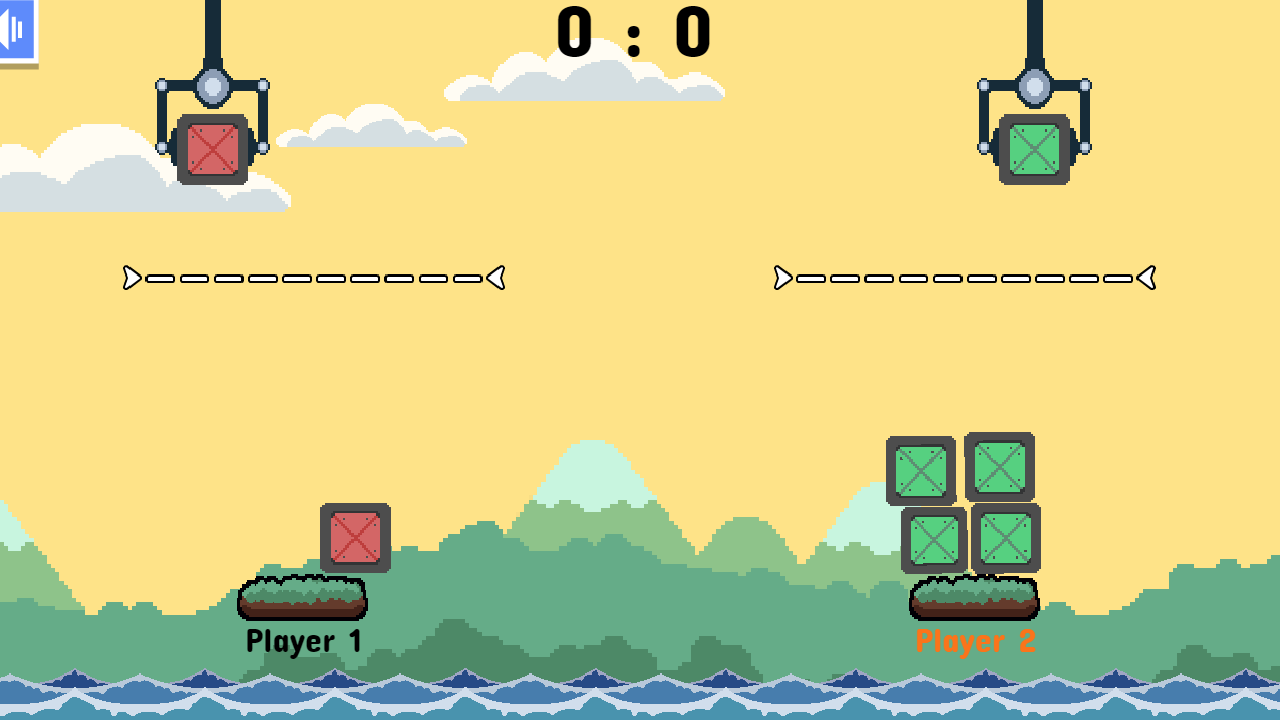Click Player 2's grass platform
The image size is (1280, 720).
975,597
